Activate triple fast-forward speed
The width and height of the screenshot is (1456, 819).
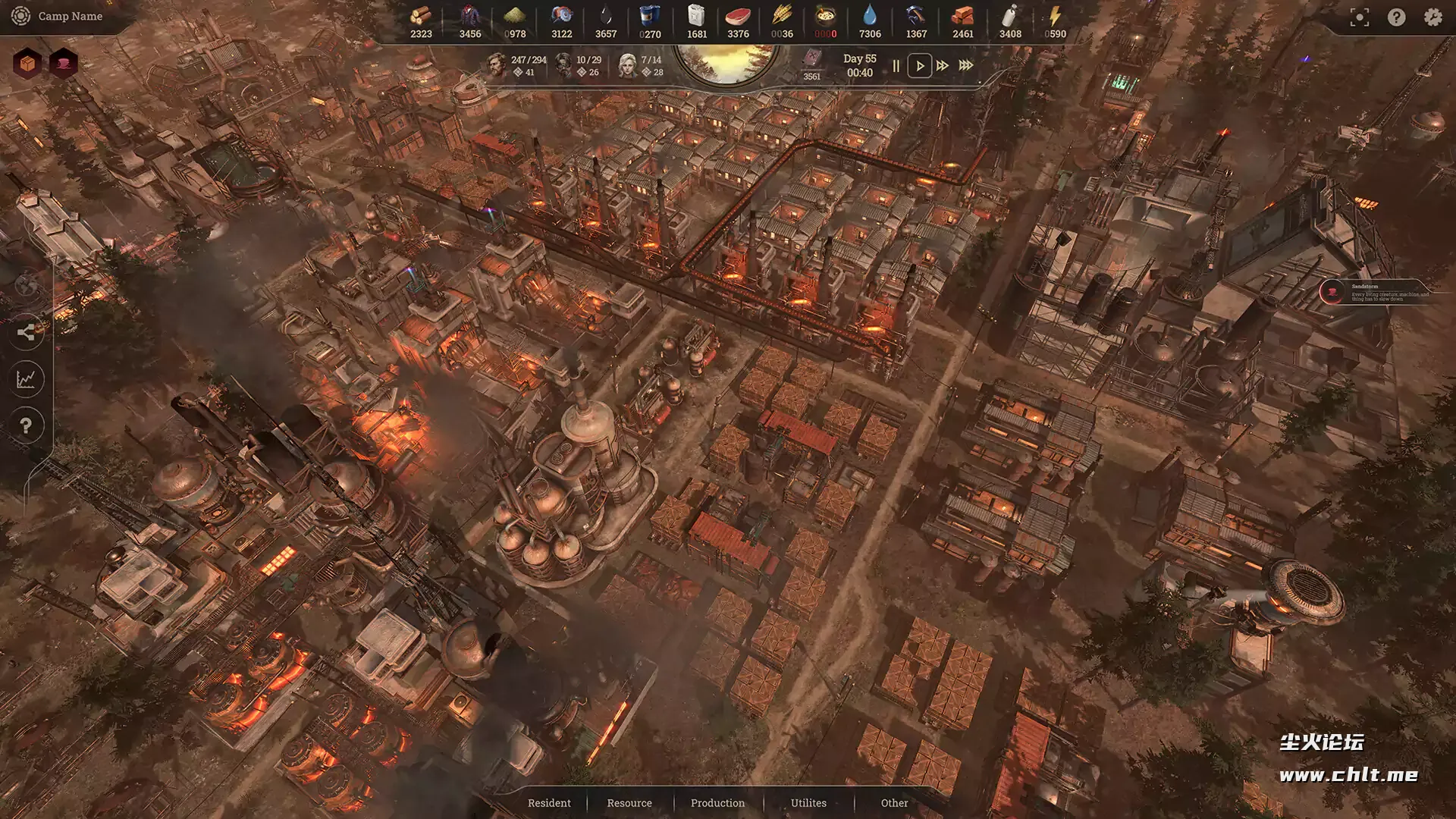tap(966, 66)
